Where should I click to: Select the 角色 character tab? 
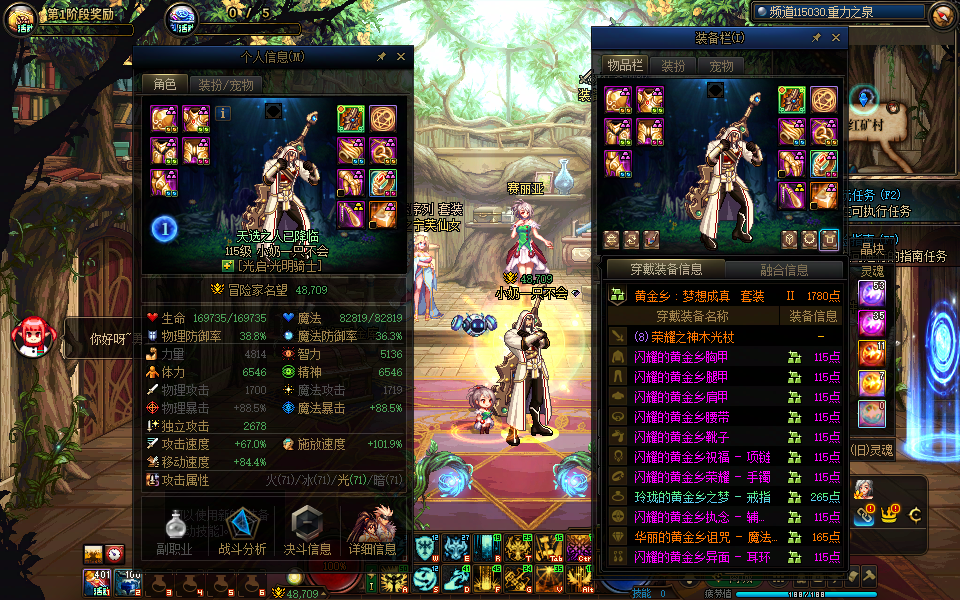point(163,85)
